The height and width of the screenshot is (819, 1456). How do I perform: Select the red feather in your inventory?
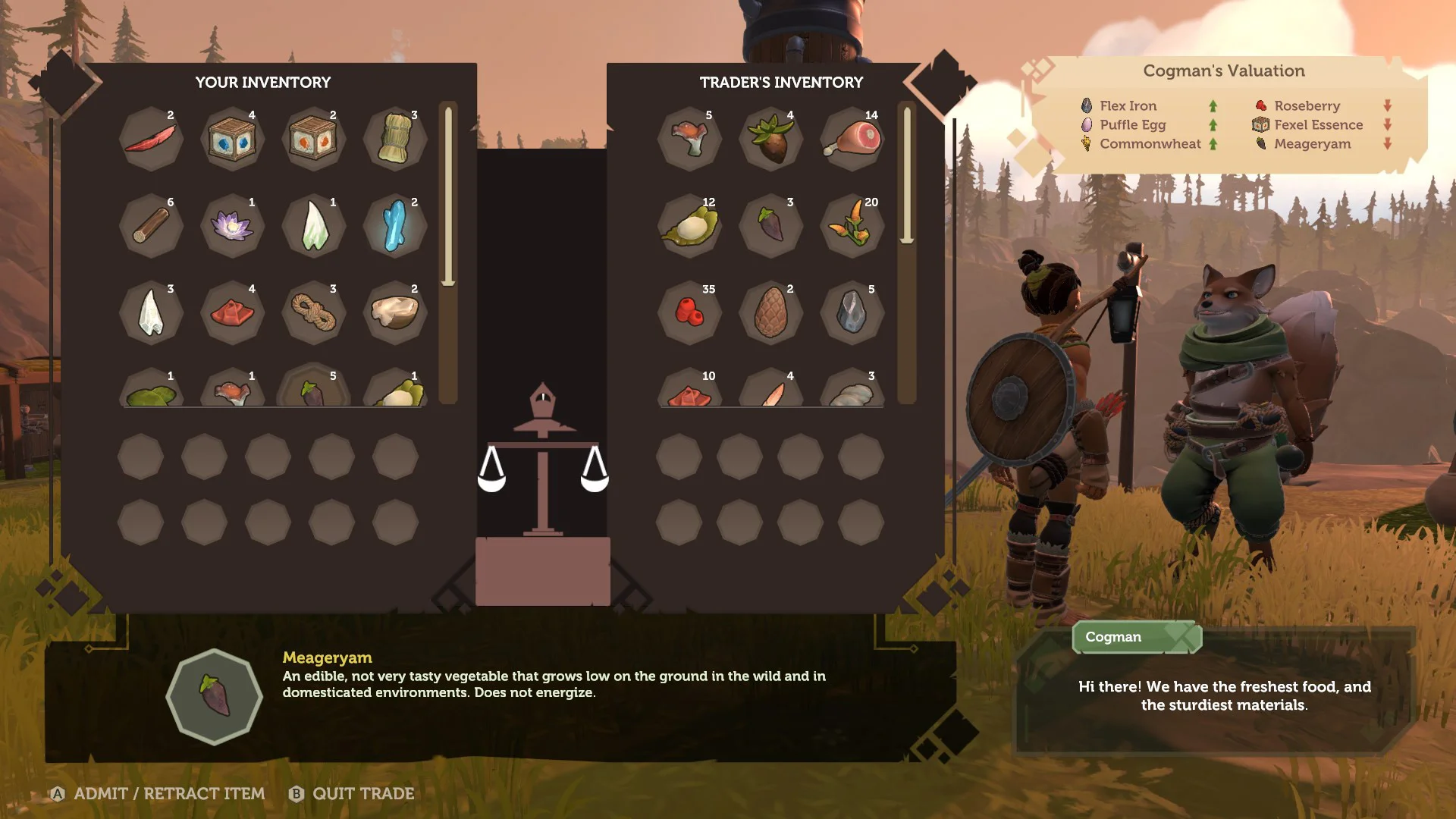[x=151, y=140]
